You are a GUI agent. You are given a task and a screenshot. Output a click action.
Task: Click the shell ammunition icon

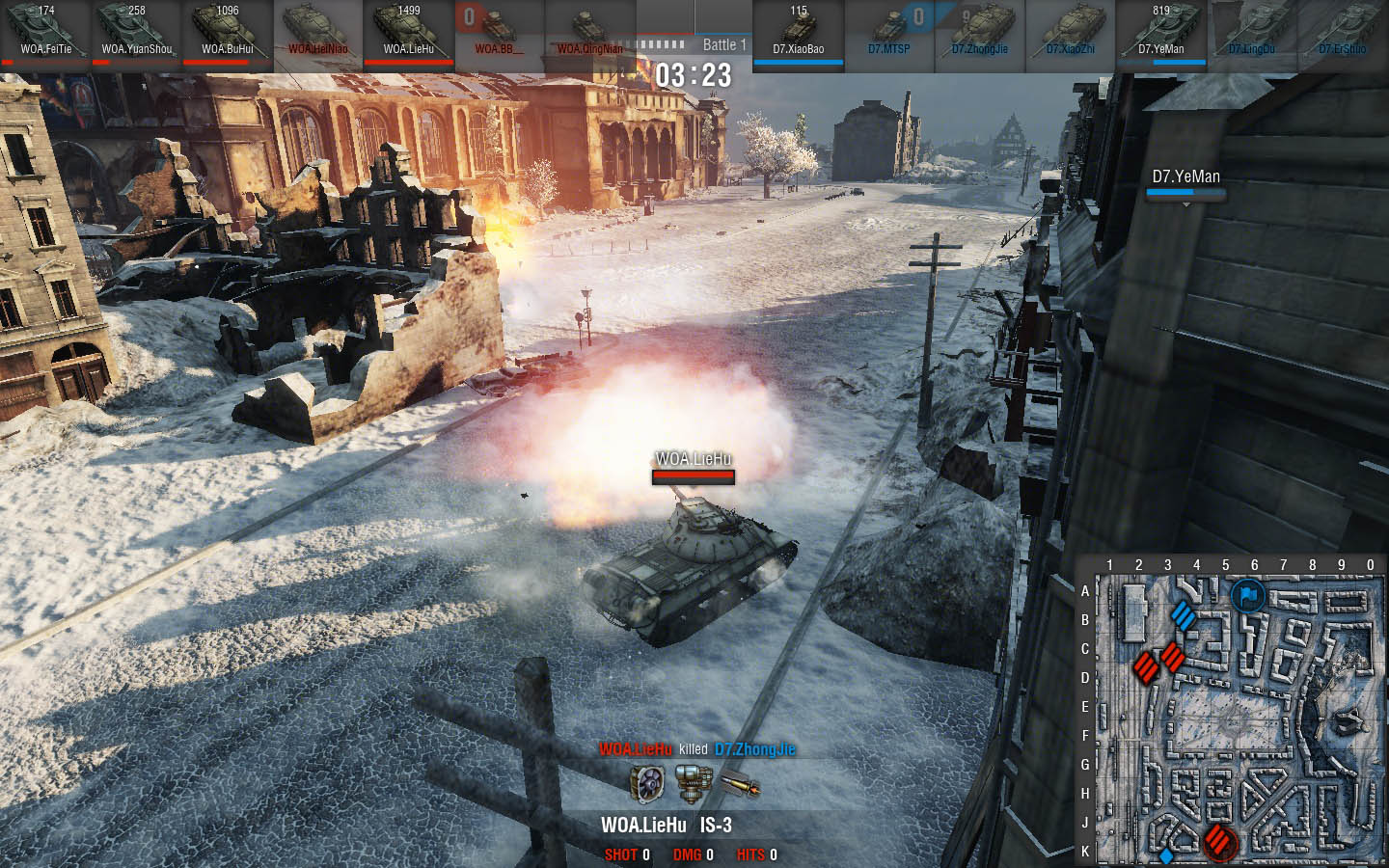coord(740,786)
